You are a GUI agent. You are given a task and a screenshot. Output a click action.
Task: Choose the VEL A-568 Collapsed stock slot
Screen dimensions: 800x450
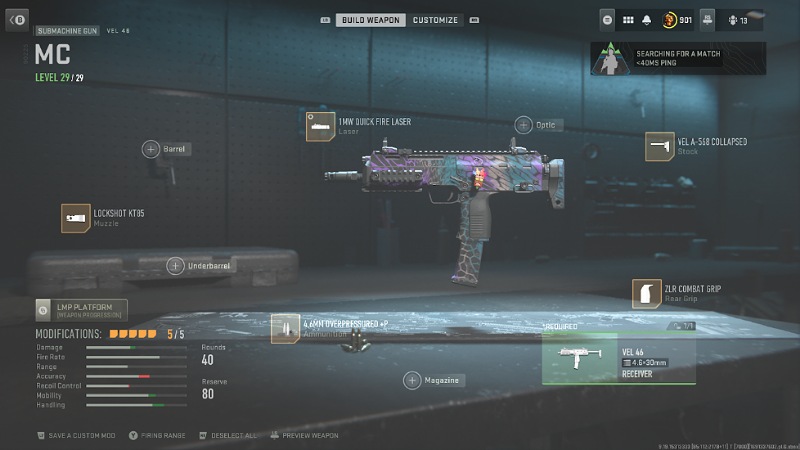(x=659, y=146)
